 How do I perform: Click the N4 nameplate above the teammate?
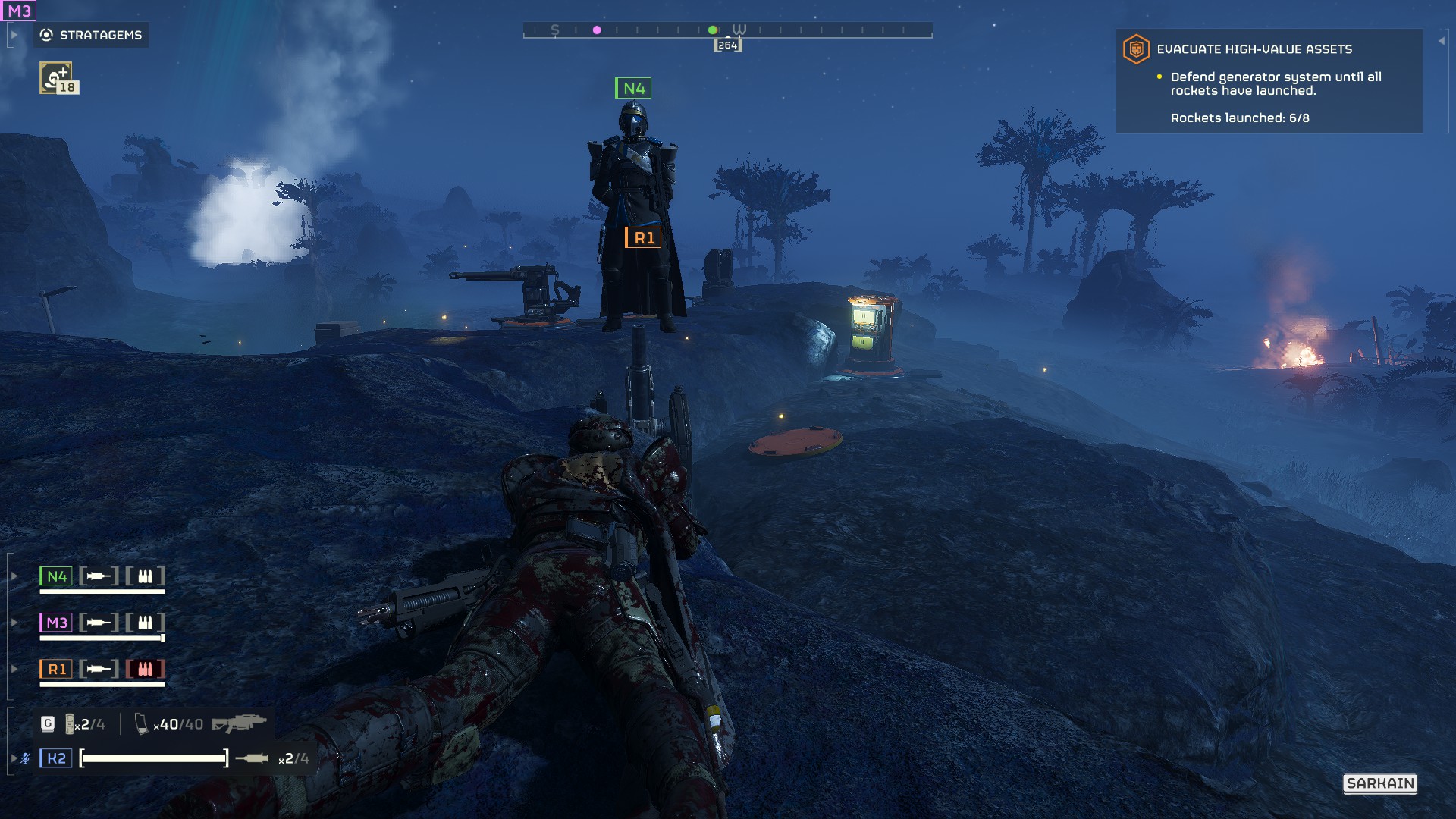(633, 89)
